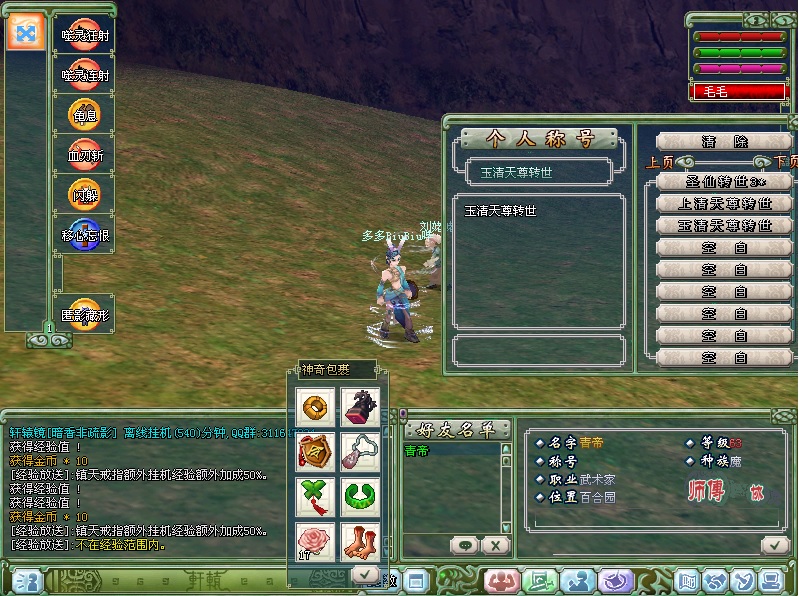
Task: Use the 哇灵连射 skill
Action: 84,75
